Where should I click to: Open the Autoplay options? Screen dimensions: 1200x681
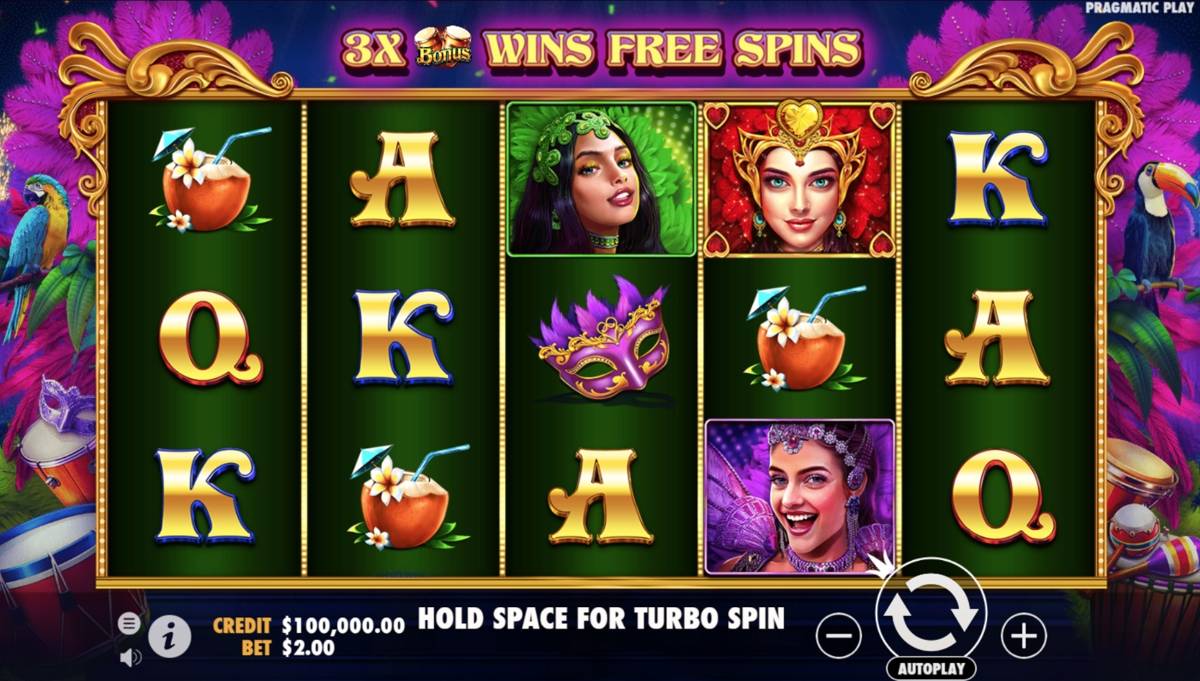pos(931,668)
